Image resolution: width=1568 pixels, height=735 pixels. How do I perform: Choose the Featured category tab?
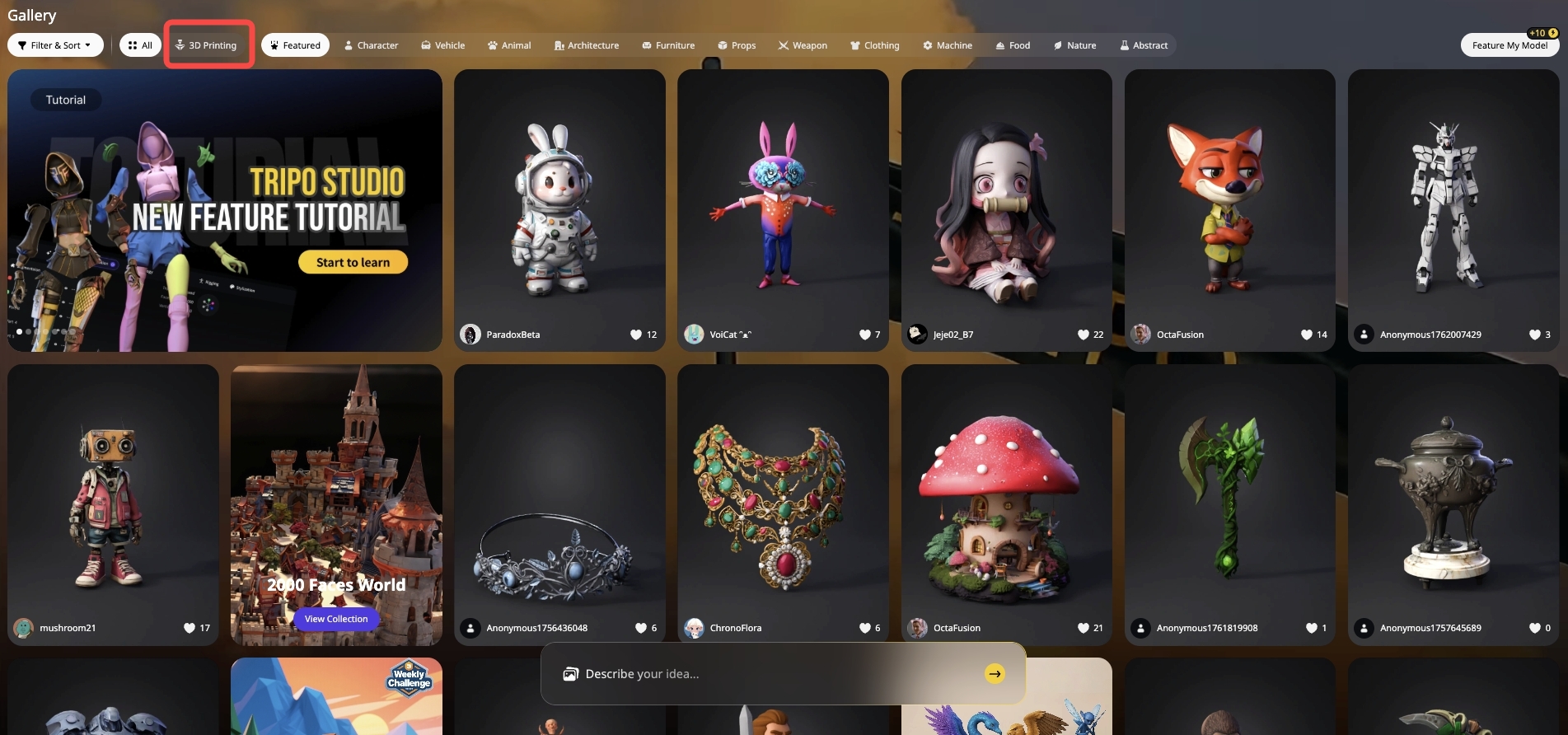click(295, 45)
